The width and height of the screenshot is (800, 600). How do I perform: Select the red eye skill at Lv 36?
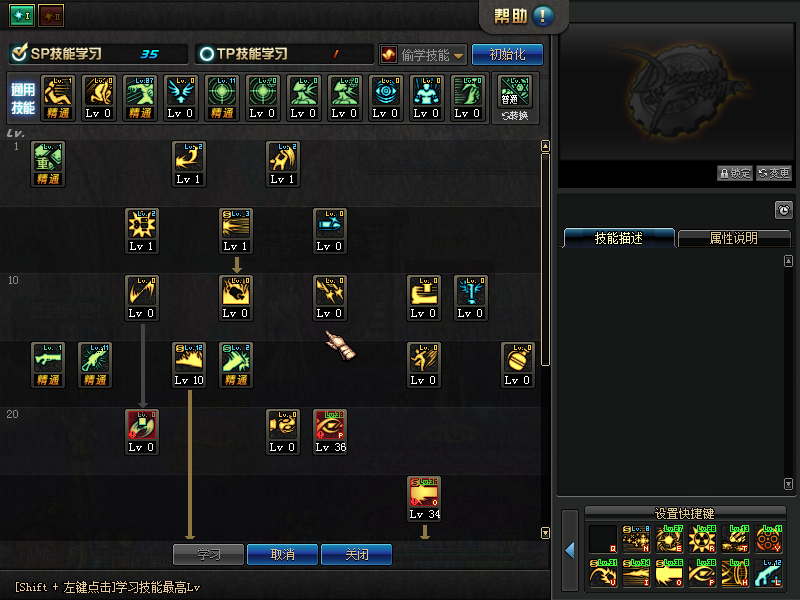[x=329, y=431]
